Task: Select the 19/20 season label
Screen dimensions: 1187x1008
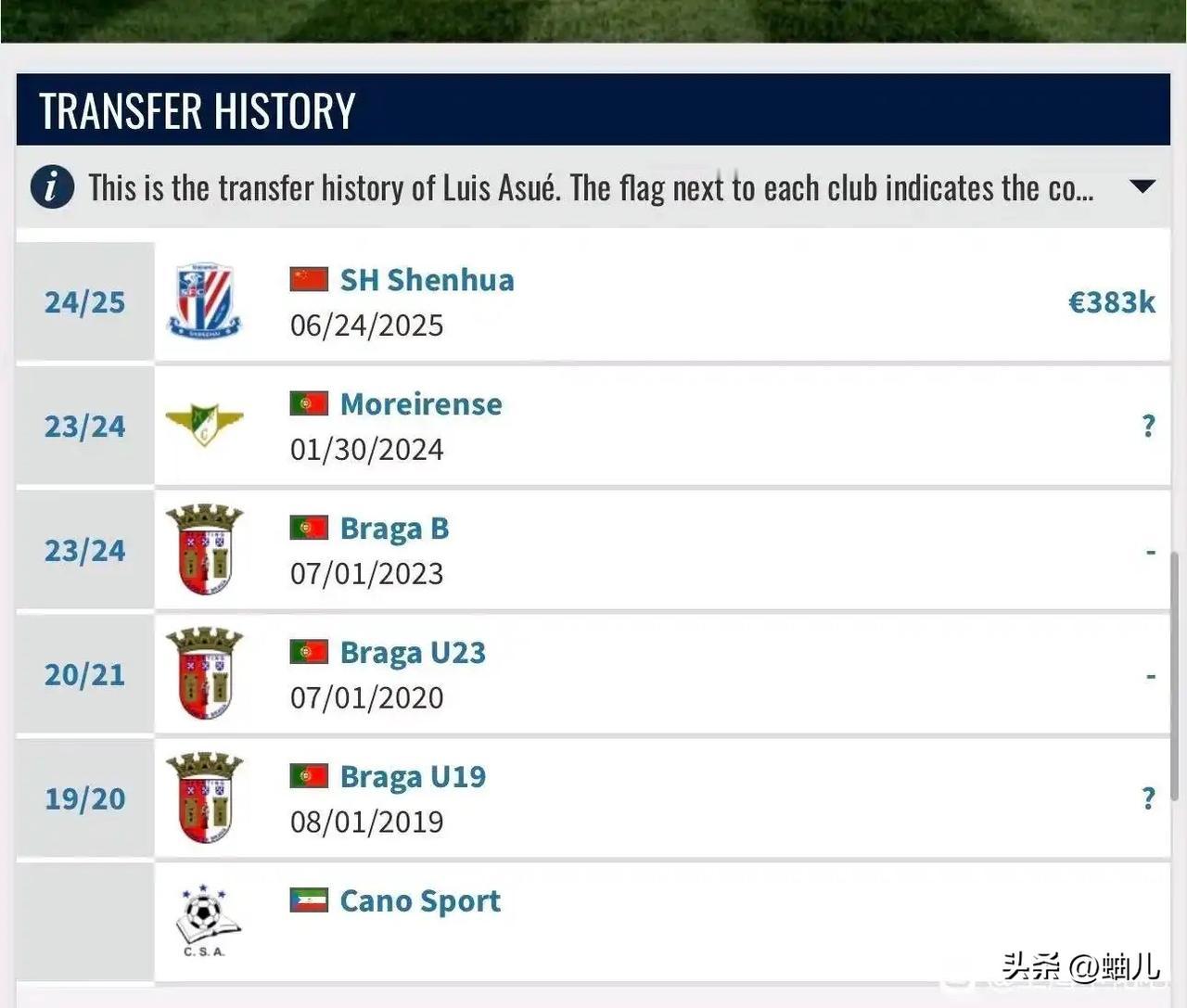Action: coord(84,799)
